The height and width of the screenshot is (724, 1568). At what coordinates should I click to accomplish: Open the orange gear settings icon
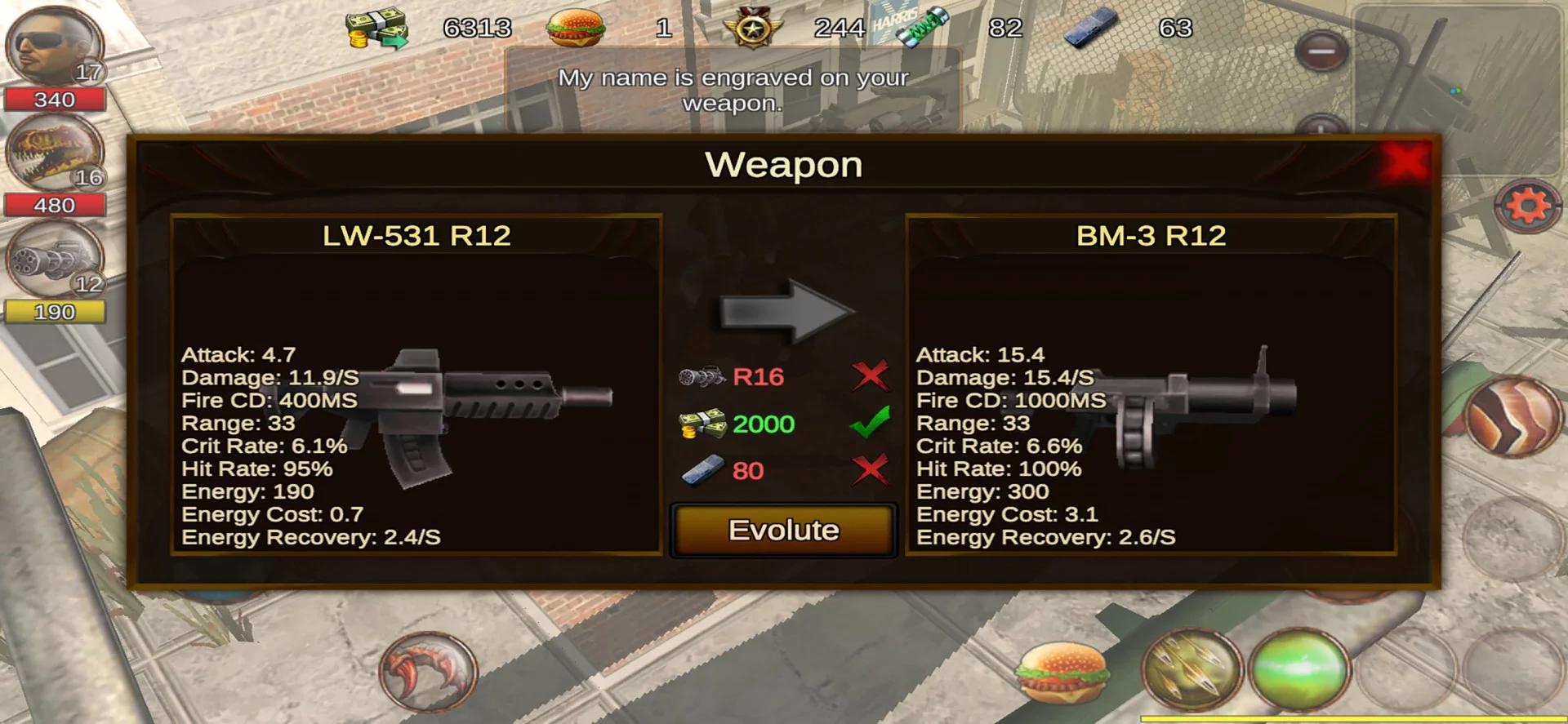(x=1526, y=206)
